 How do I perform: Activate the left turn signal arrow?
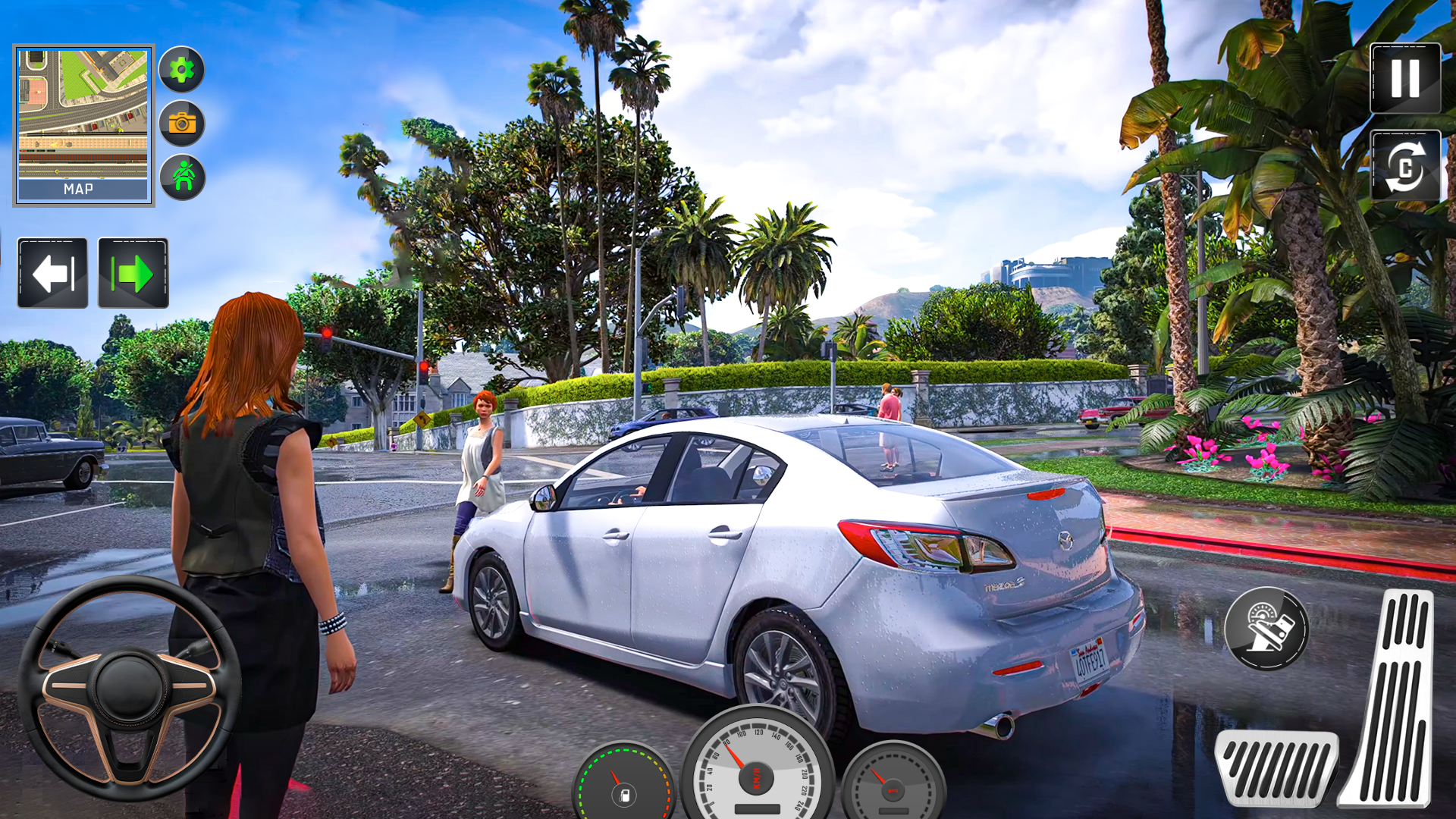click(53, 273)
